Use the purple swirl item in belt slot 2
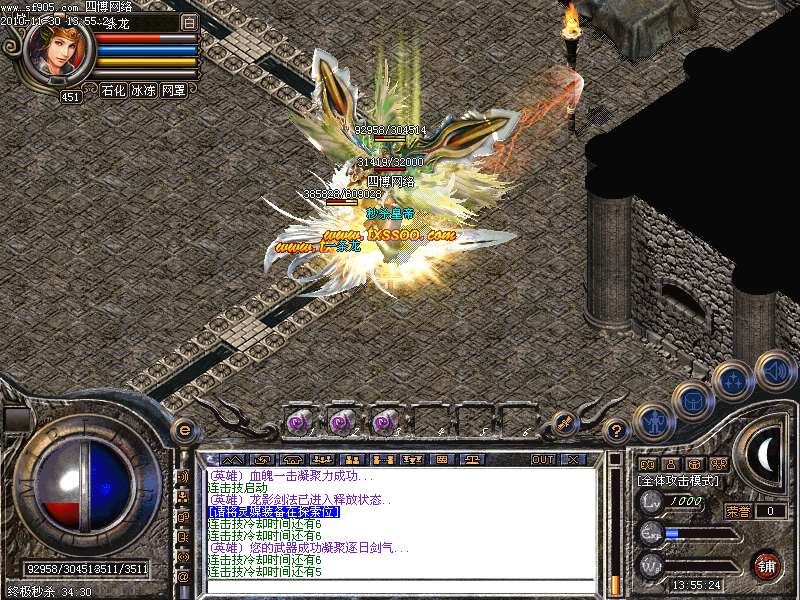Image resolution: width=800 pixels, height=600 pixels. [x=341, y=423]
